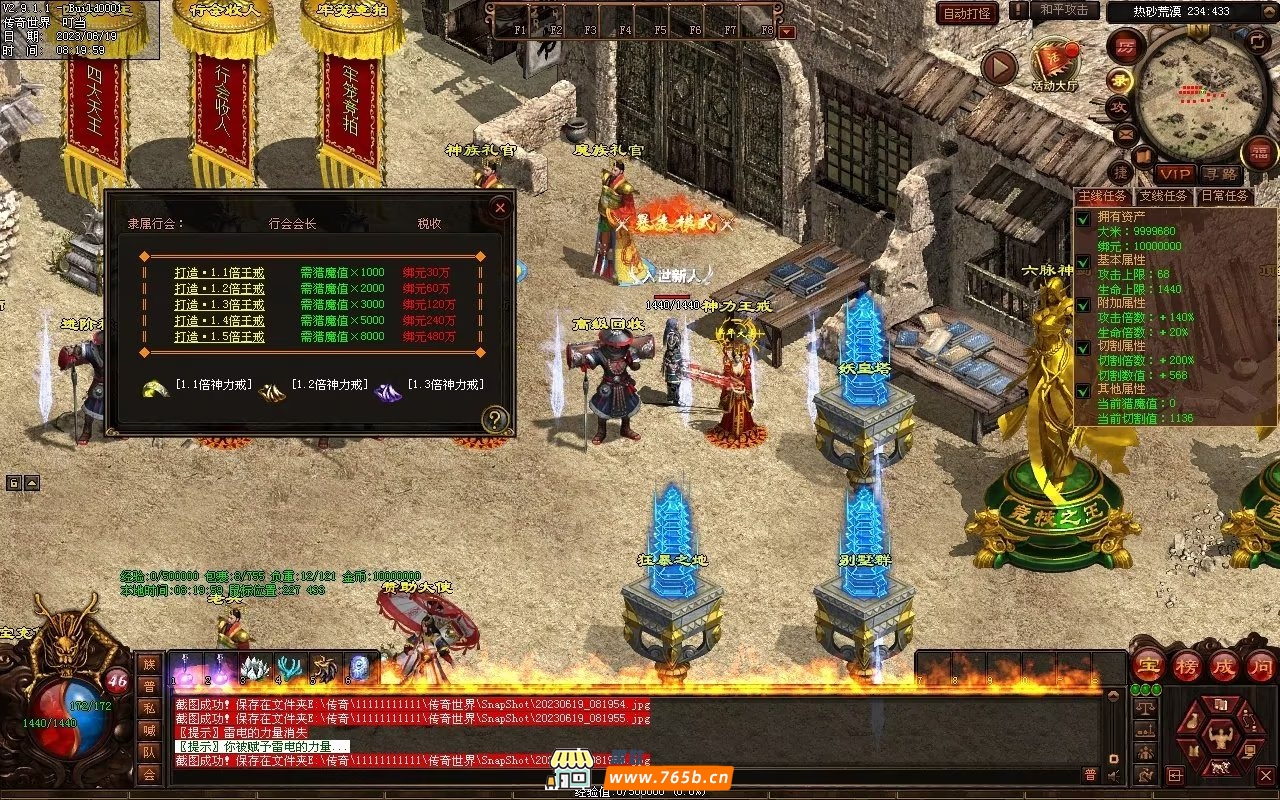Open the question mark help in forging dialog
Screen dimensions: 1280x800
(x=494, y=419)
